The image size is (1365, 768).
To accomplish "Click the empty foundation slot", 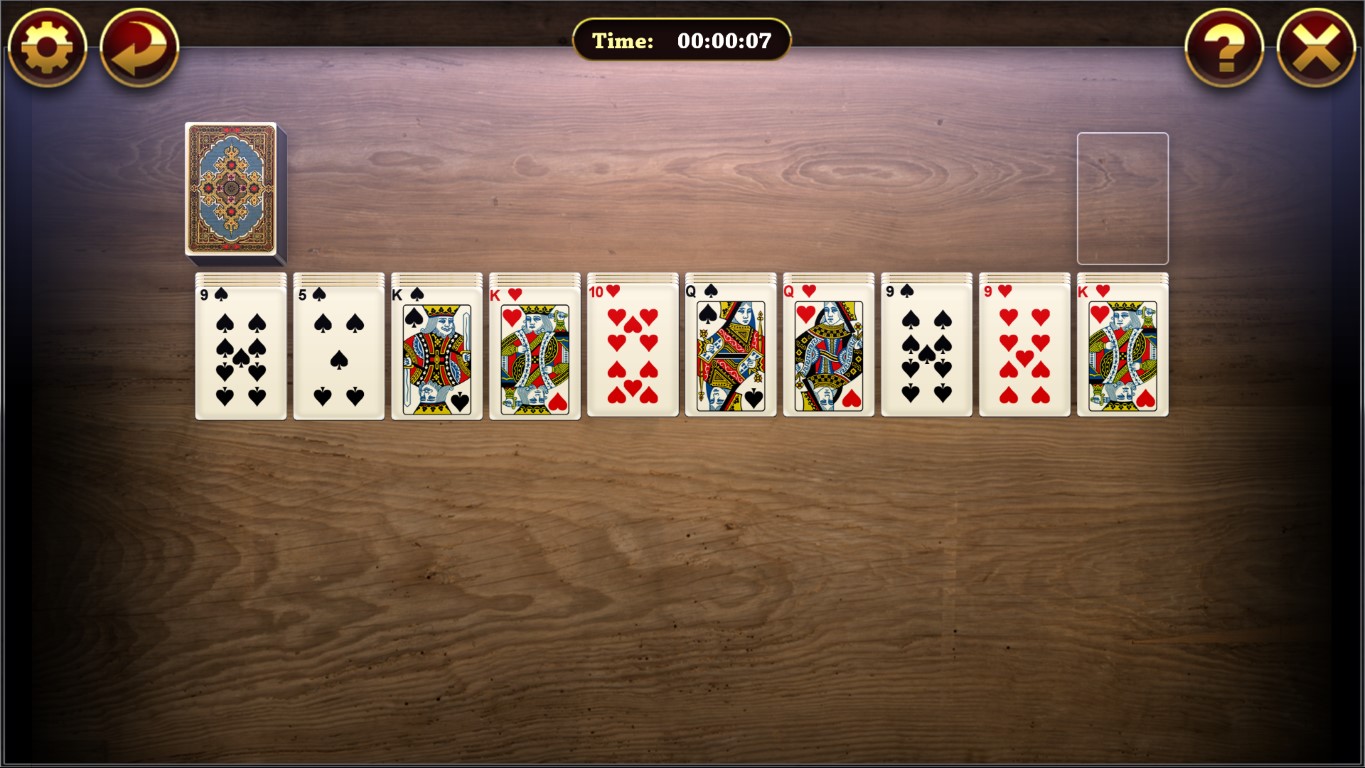I will pos(1122,197).
